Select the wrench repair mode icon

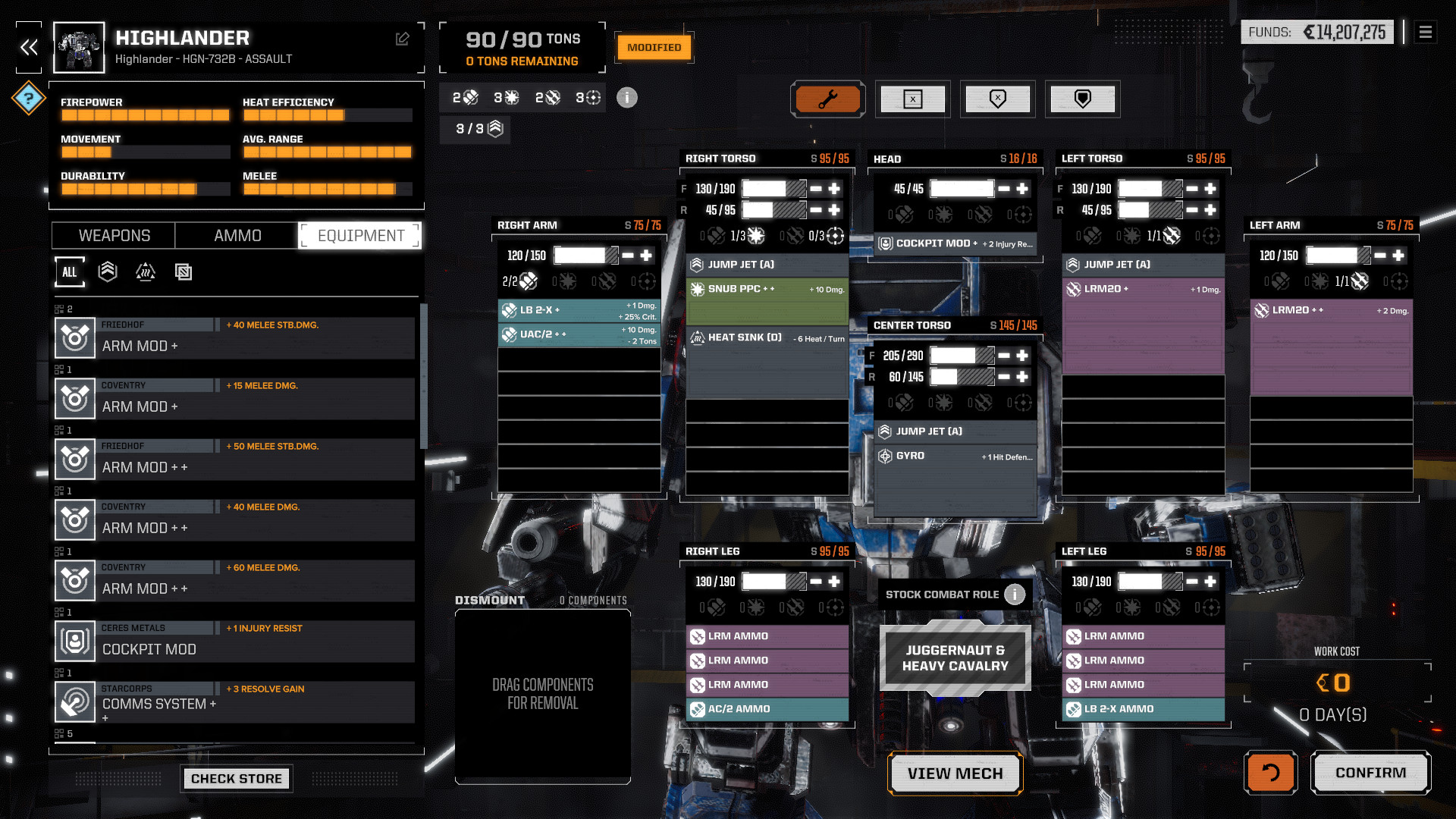pyautogui.click(x=828, y=99)
